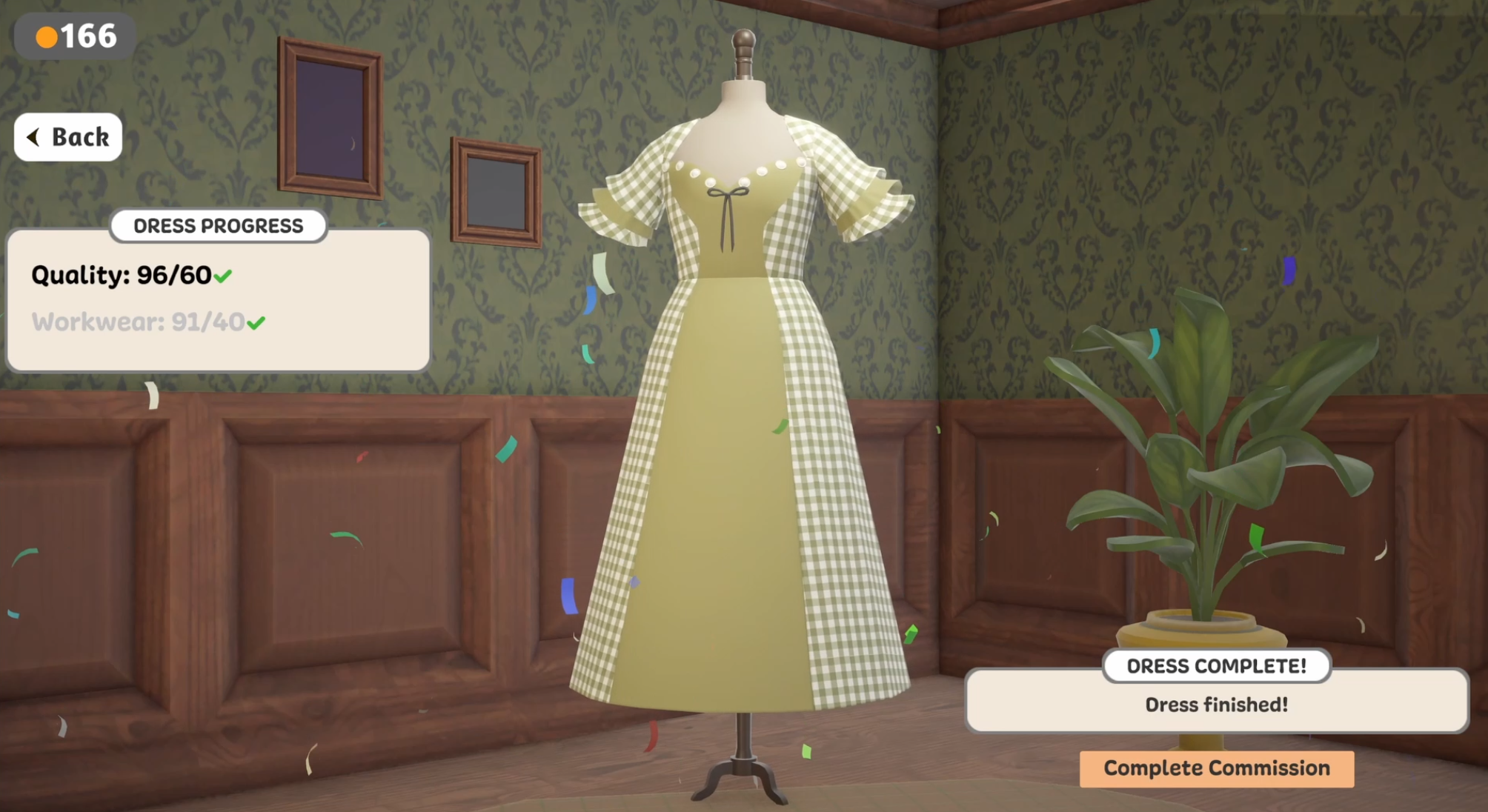Click the green checkmark beside Workwear

coord(257,322)
